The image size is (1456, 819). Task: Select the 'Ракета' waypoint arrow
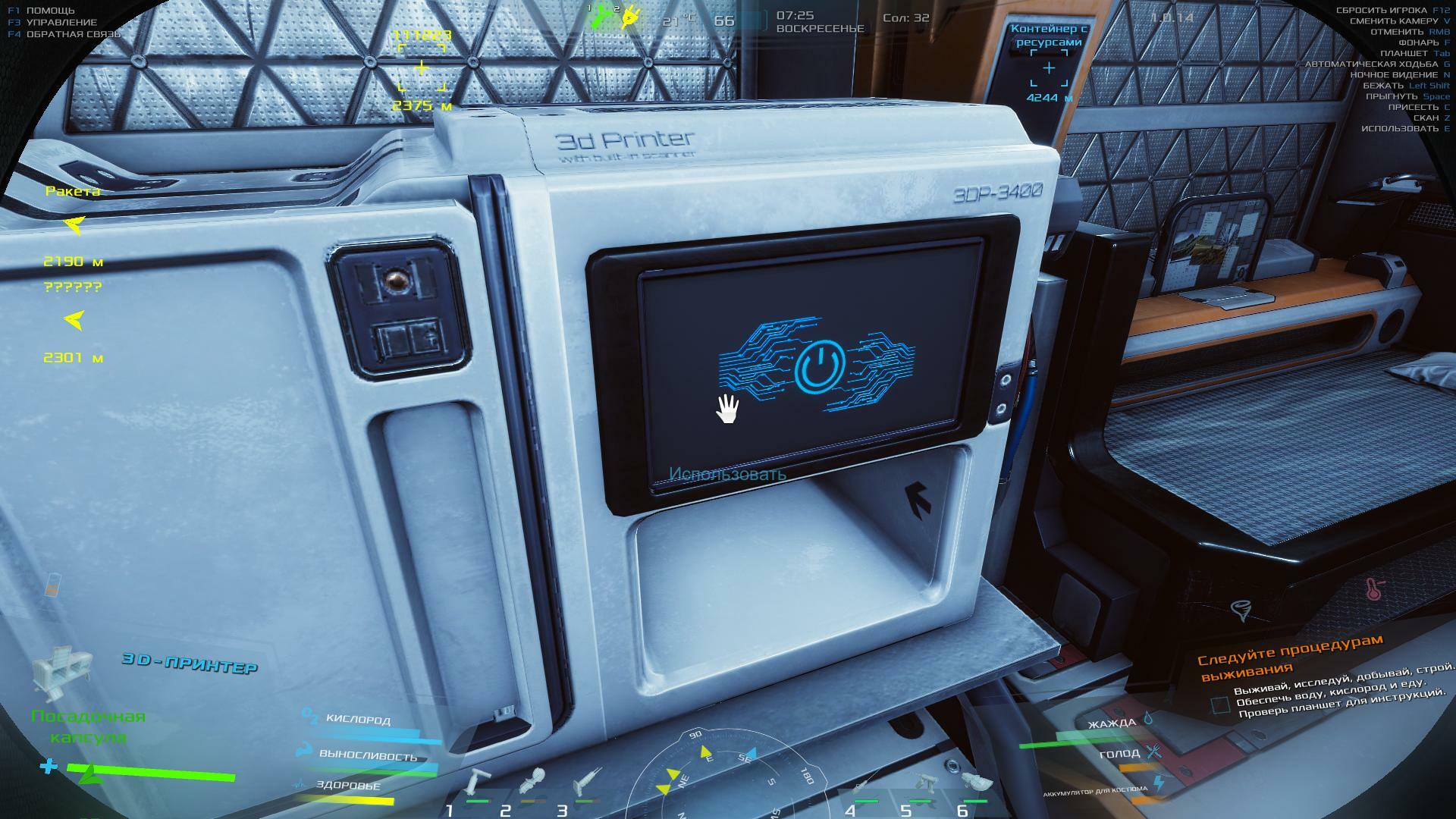74,225
